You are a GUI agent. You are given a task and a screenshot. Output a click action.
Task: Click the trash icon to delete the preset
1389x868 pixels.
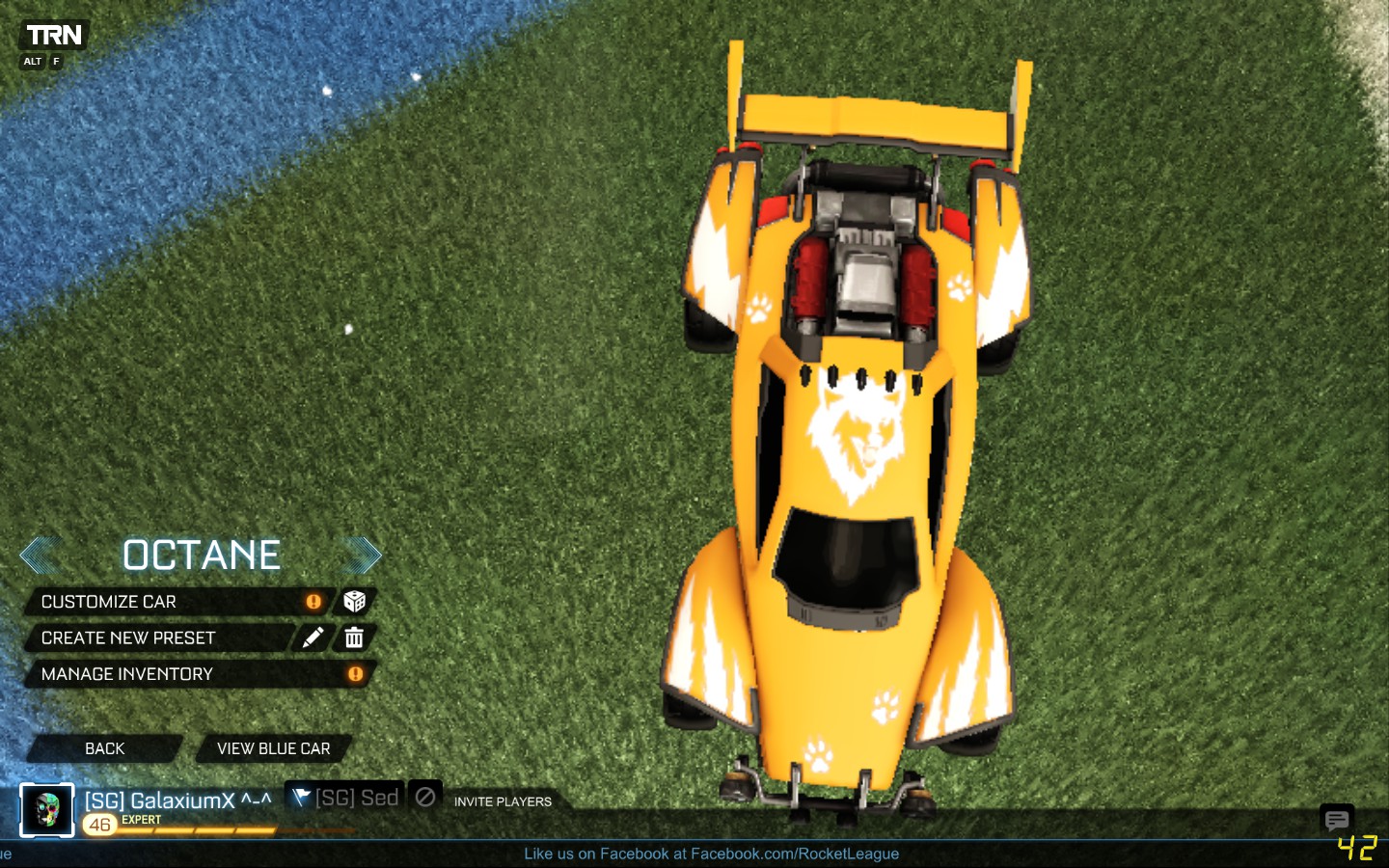[x=354, y=637]
